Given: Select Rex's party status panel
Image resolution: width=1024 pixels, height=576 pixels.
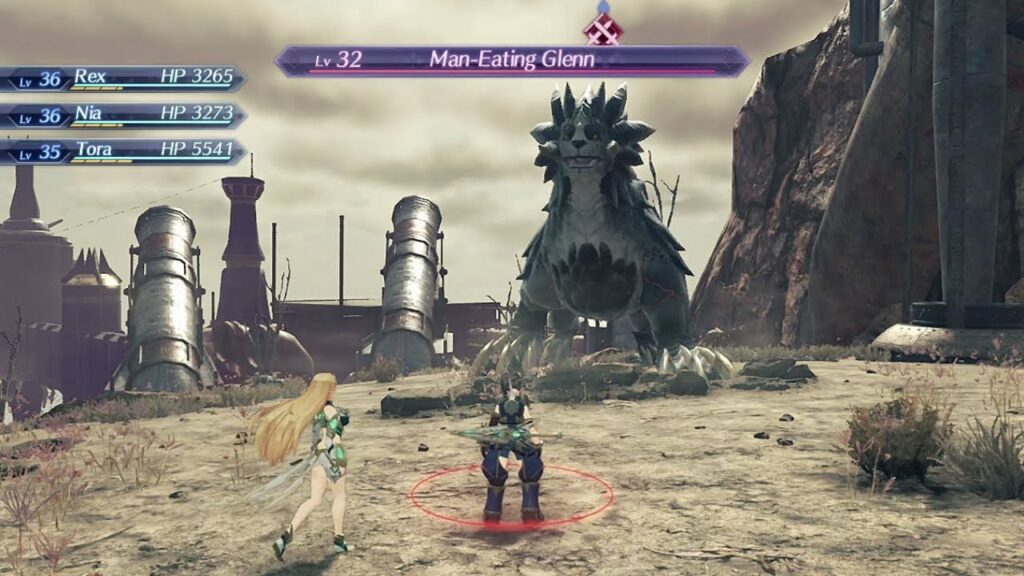Looking at the screenshot, I should [x=125, y=79].
